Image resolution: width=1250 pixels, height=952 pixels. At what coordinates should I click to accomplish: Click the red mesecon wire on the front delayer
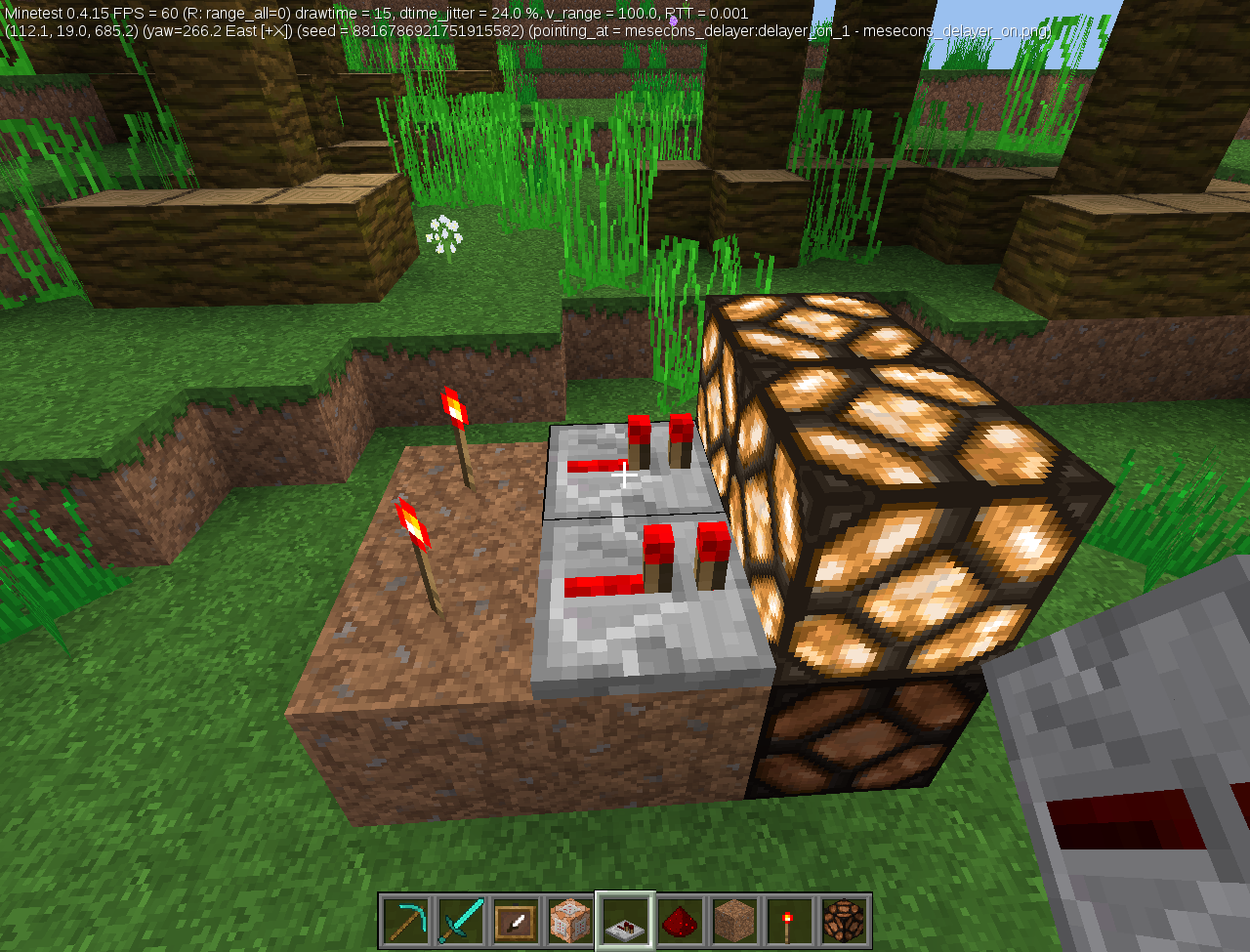click(601, 586)
